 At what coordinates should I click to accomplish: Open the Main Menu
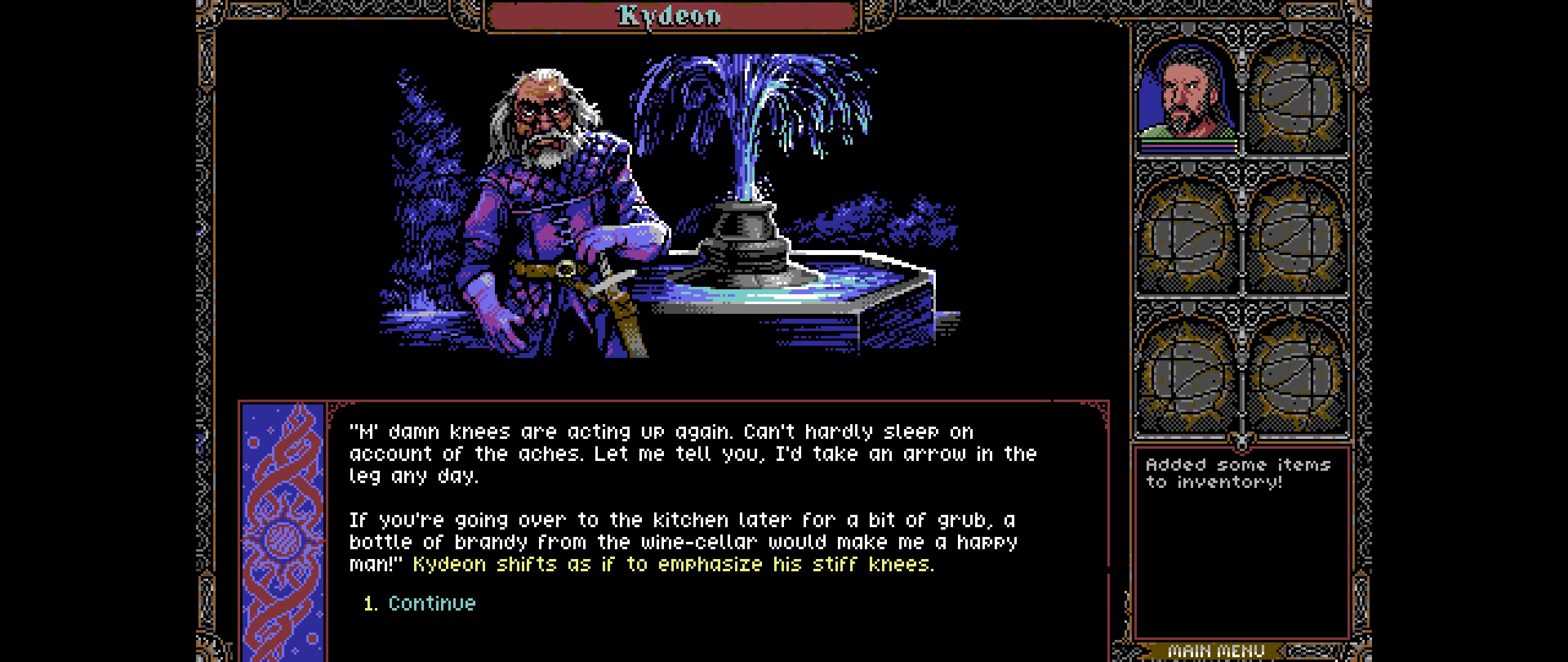1216,651
